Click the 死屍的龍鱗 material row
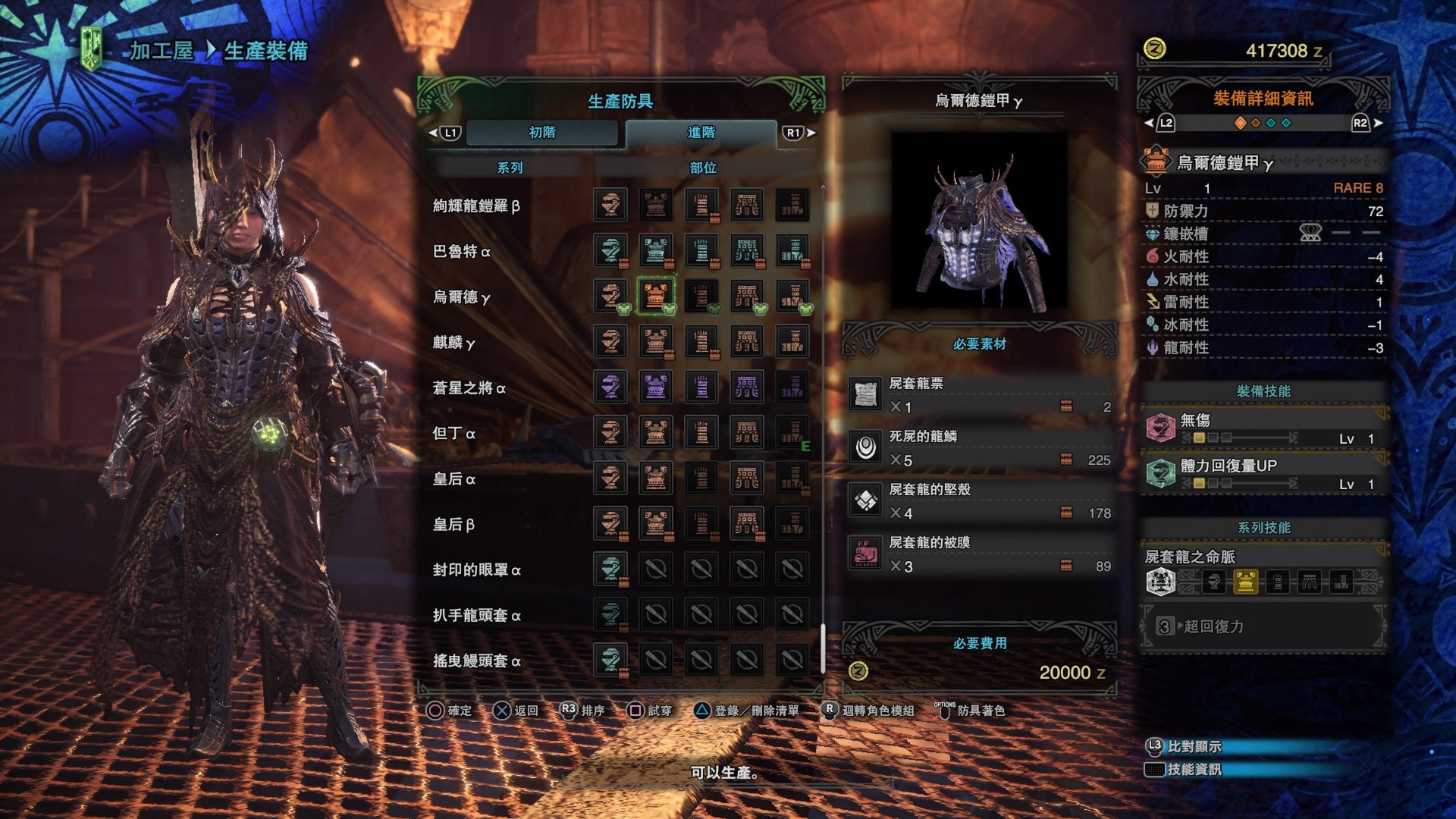The height and width of the screenshot is (819, 1456). [x=980, y=448]
